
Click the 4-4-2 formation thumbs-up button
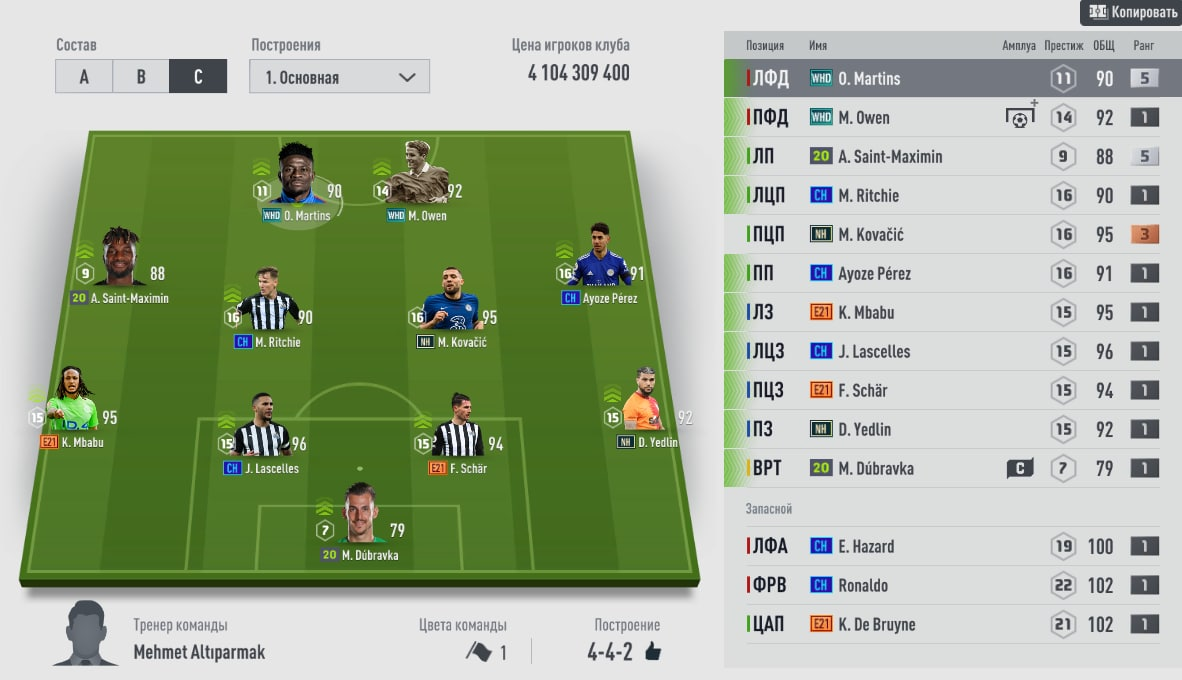[653, 652]
